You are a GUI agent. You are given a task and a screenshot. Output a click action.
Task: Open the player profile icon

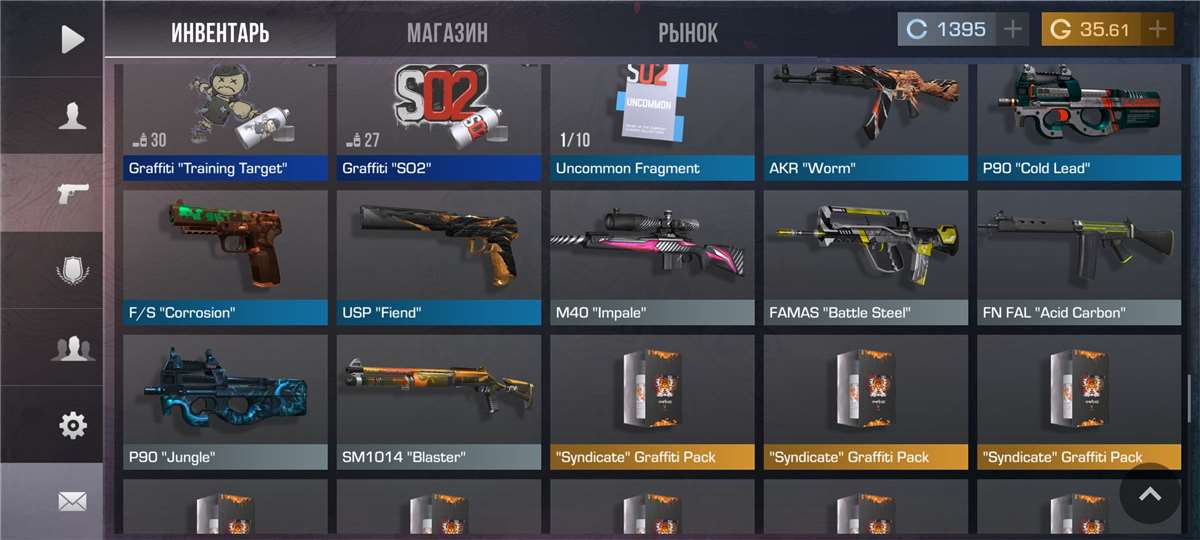click(72, 116)
